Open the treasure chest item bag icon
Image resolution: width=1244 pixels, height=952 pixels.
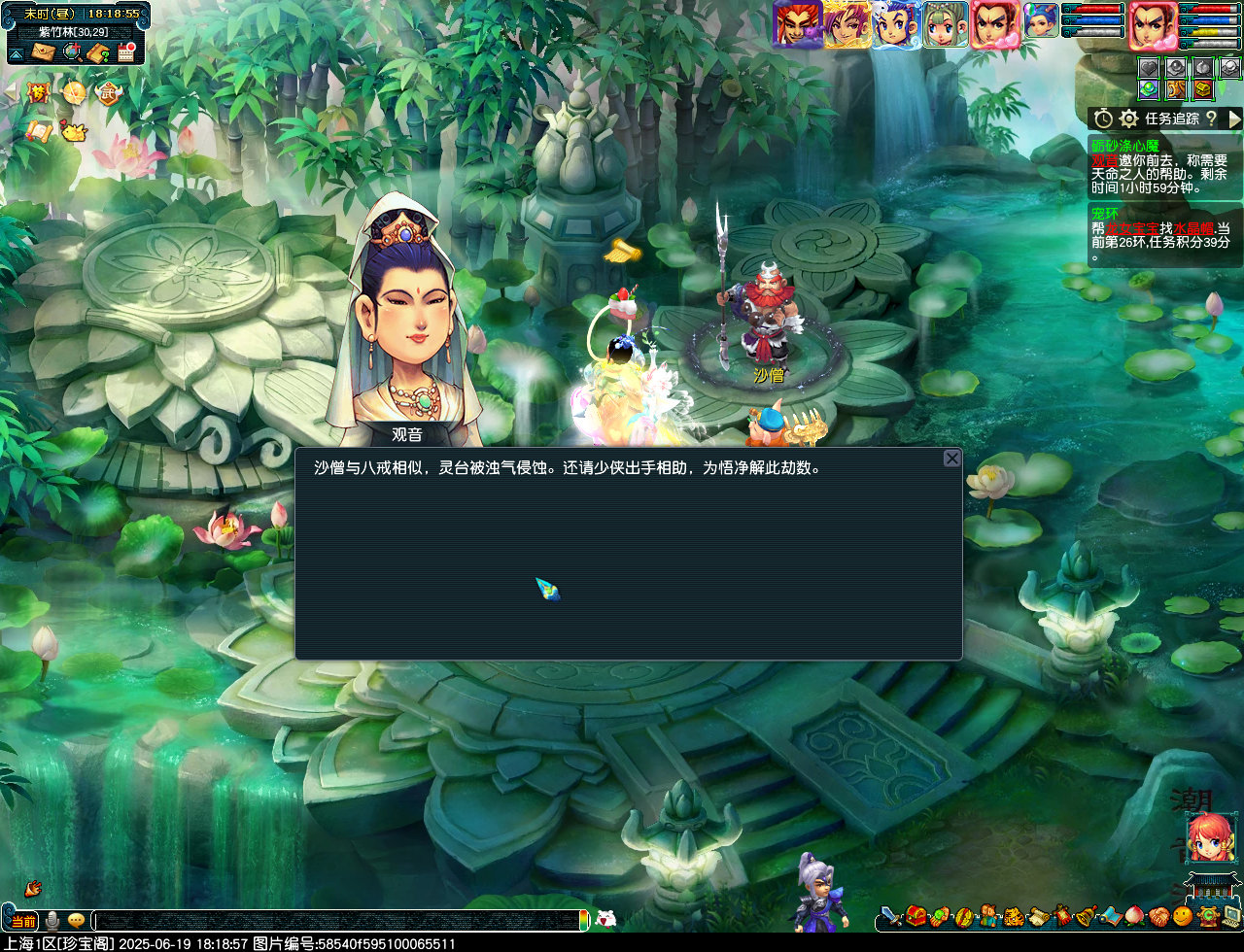914,915
